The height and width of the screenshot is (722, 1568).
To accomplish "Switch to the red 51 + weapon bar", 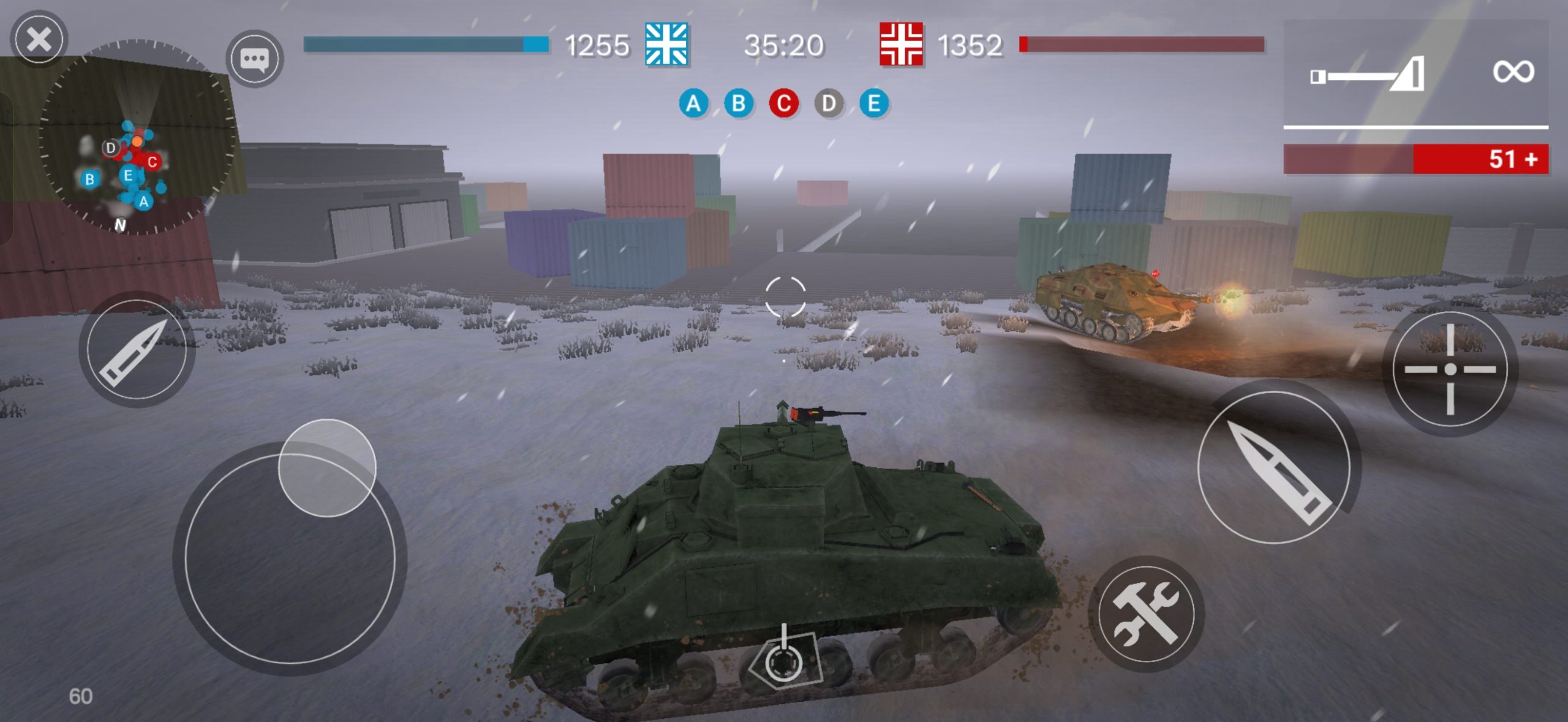I will click(1415, 159).
